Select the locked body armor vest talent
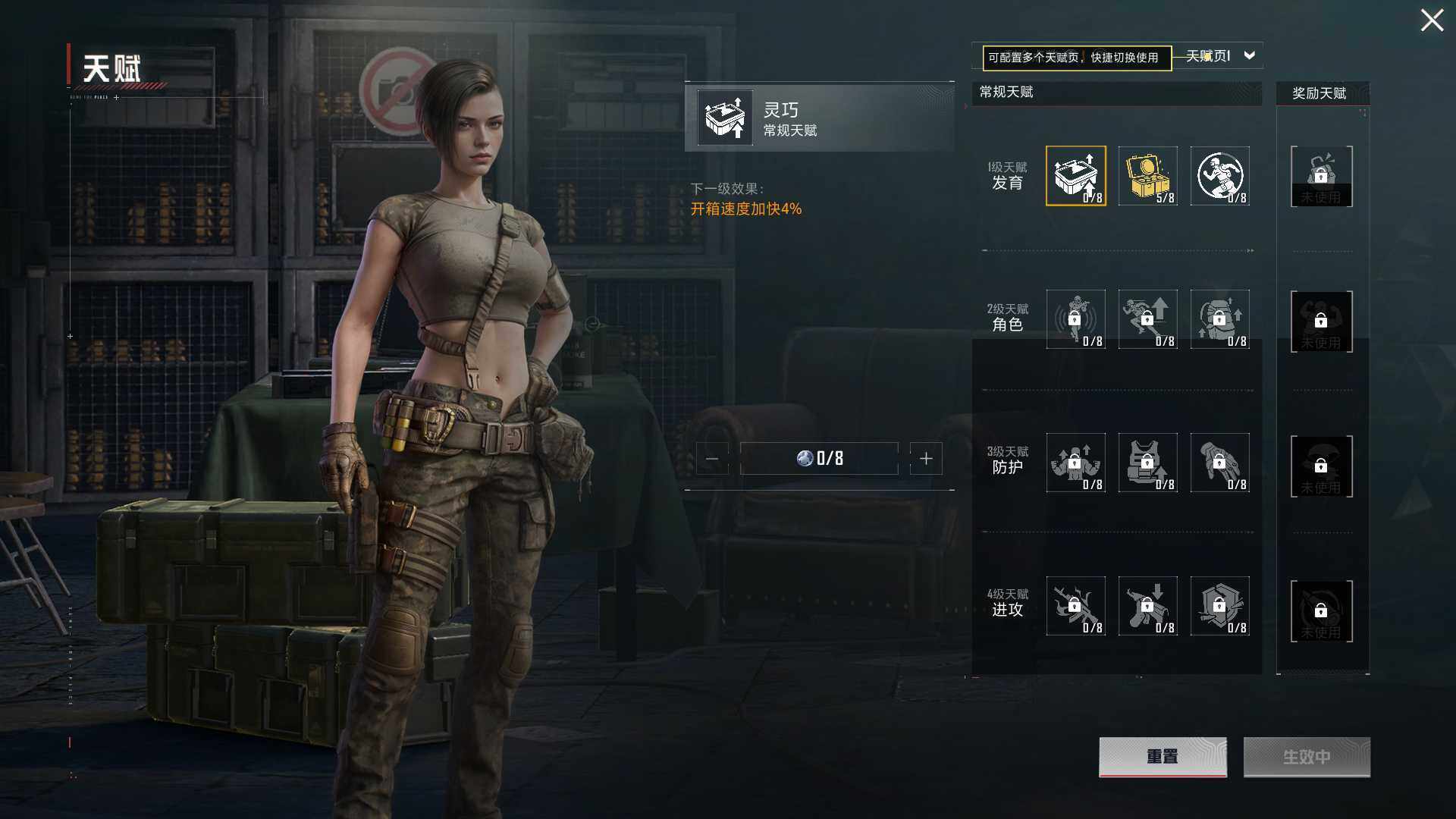This screenshot has height=819, width=1456. (x=1147, y=463)
